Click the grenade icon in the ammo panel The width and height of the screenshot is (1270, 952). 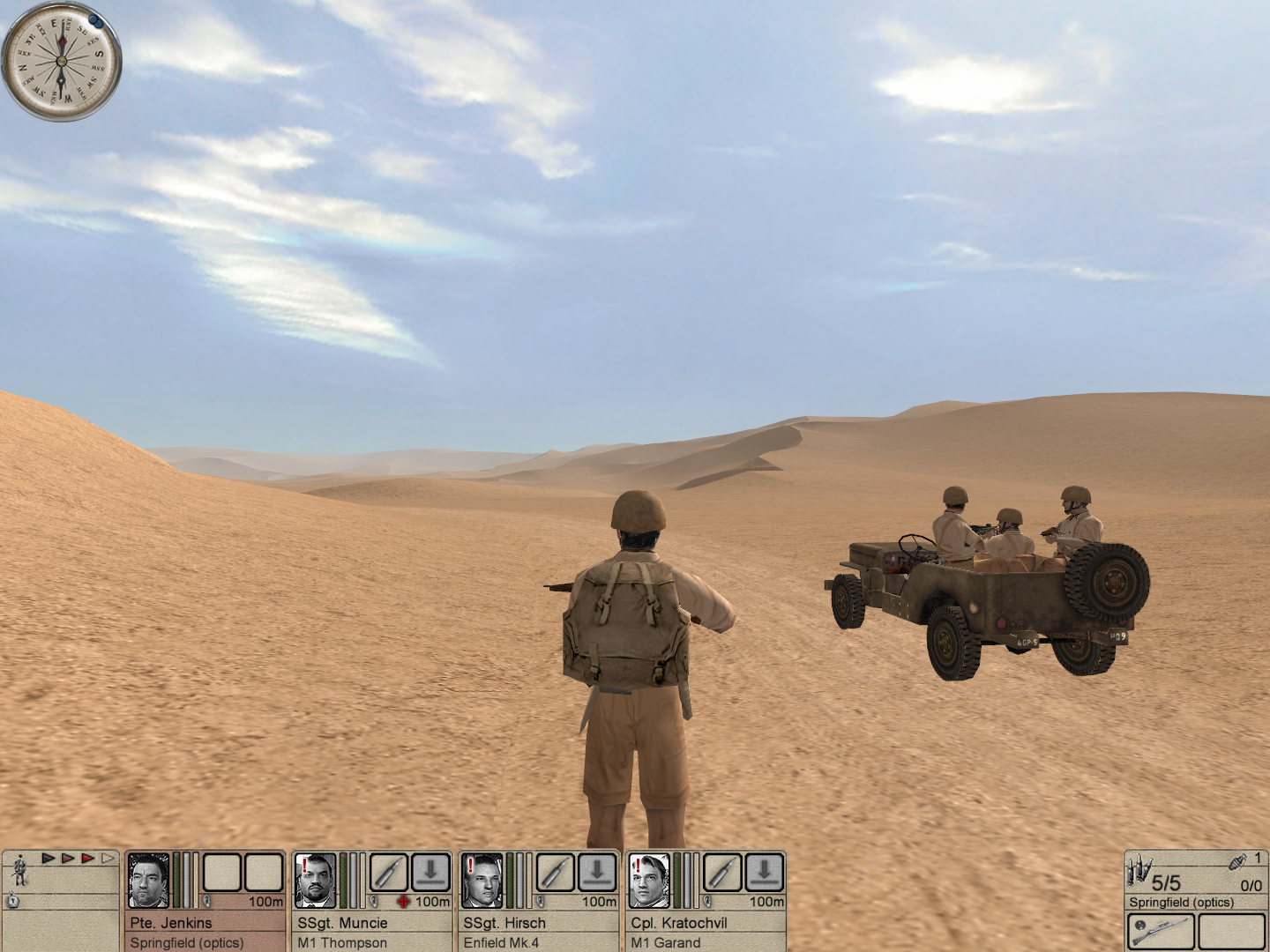[1236, 861]
